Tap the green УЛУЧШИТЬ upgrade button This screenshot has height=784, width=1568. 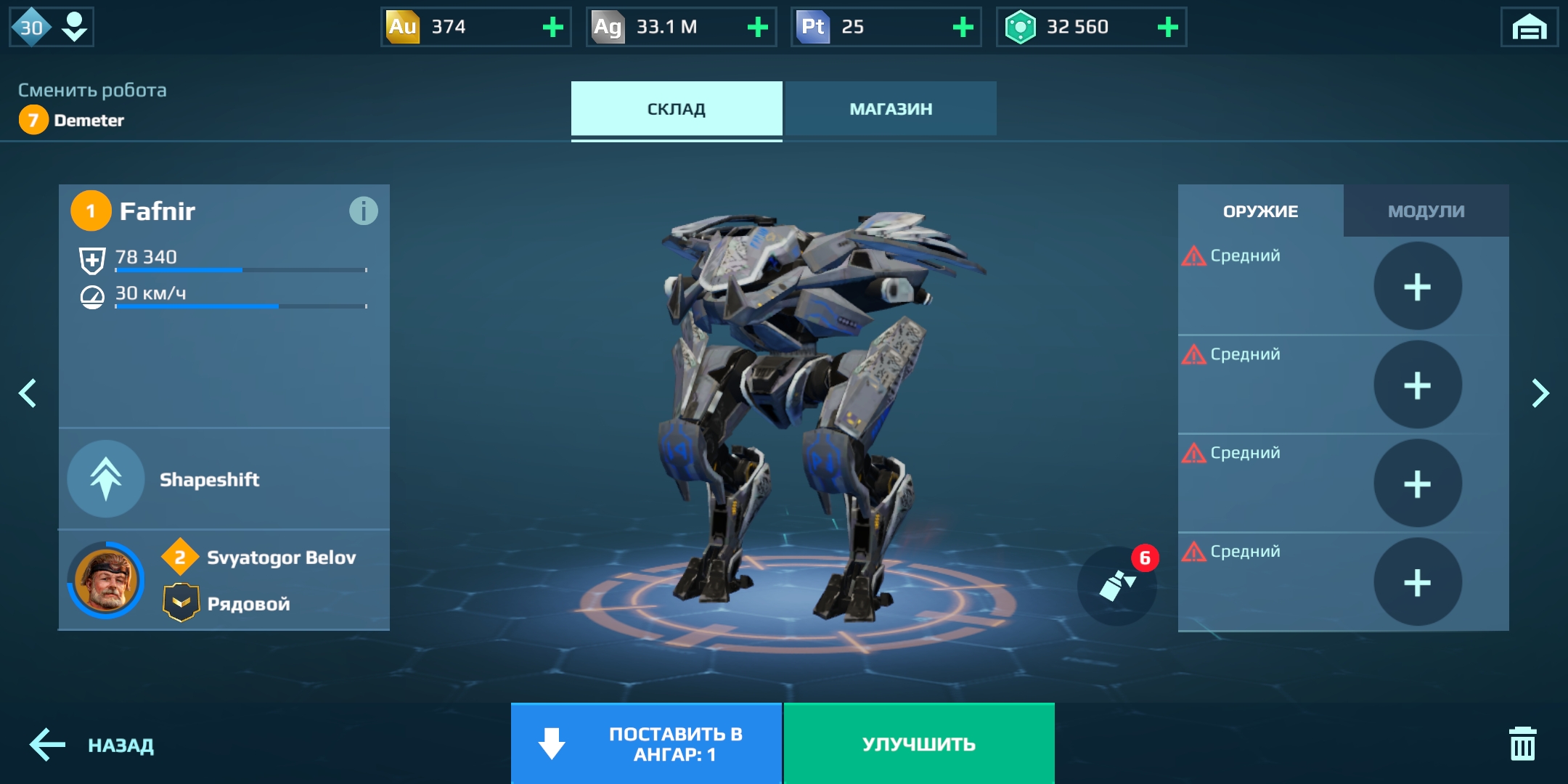point(918,744)
